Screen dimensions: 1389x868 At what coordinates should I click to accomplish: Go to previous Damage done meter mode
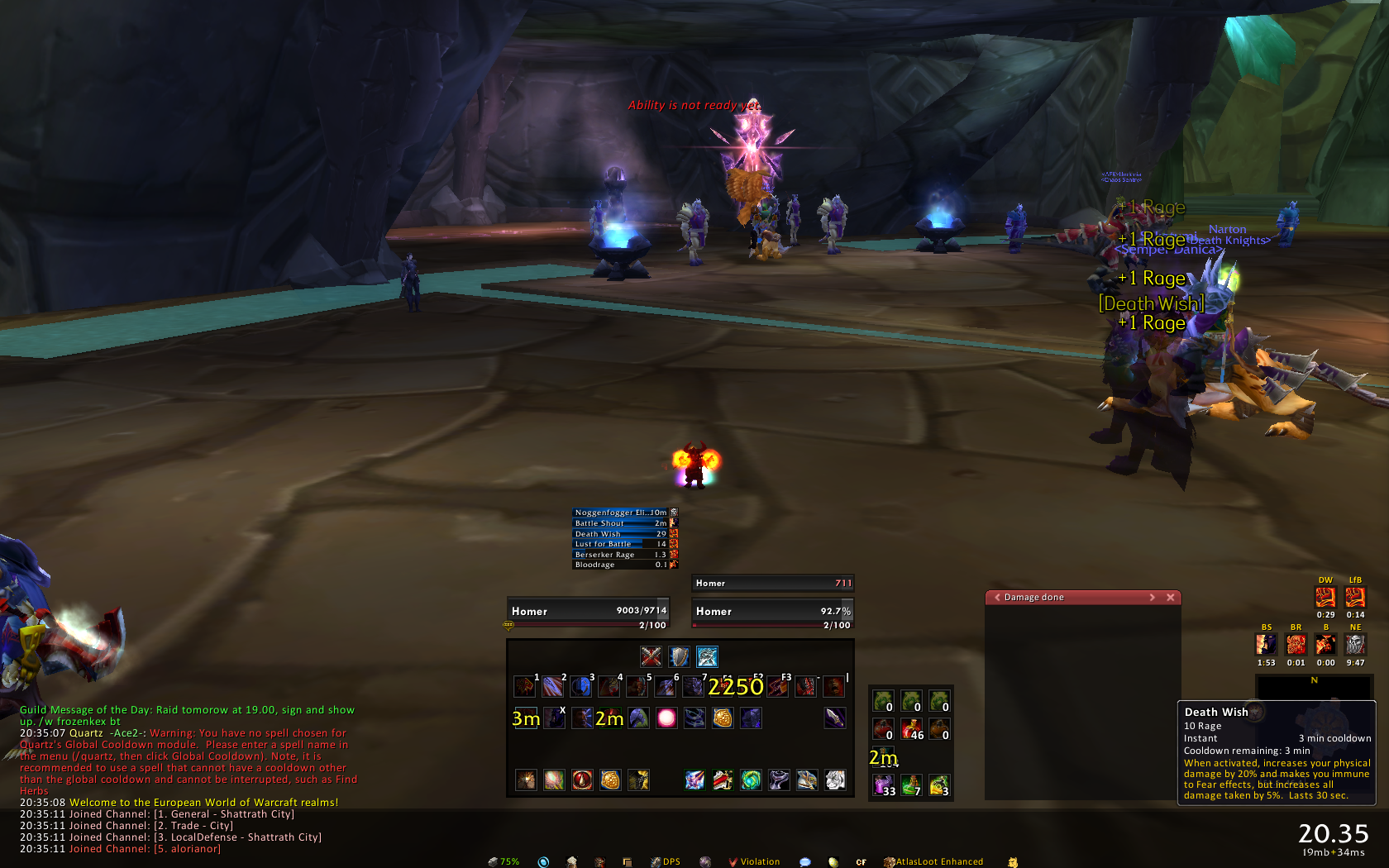tap(997, 598)
